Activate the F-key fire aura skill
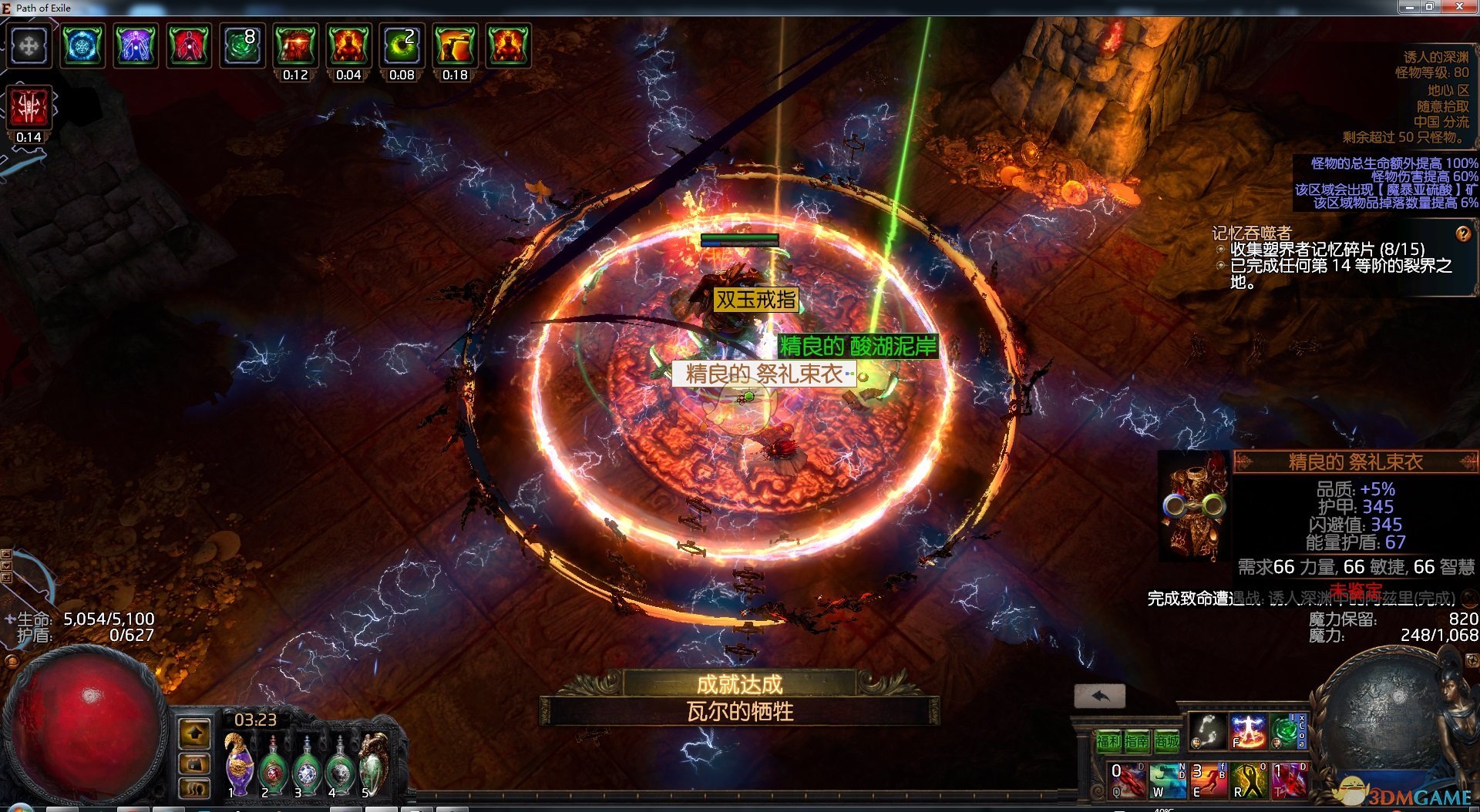This screenshot has height=812, width=1480. [x=1248, y=730]
